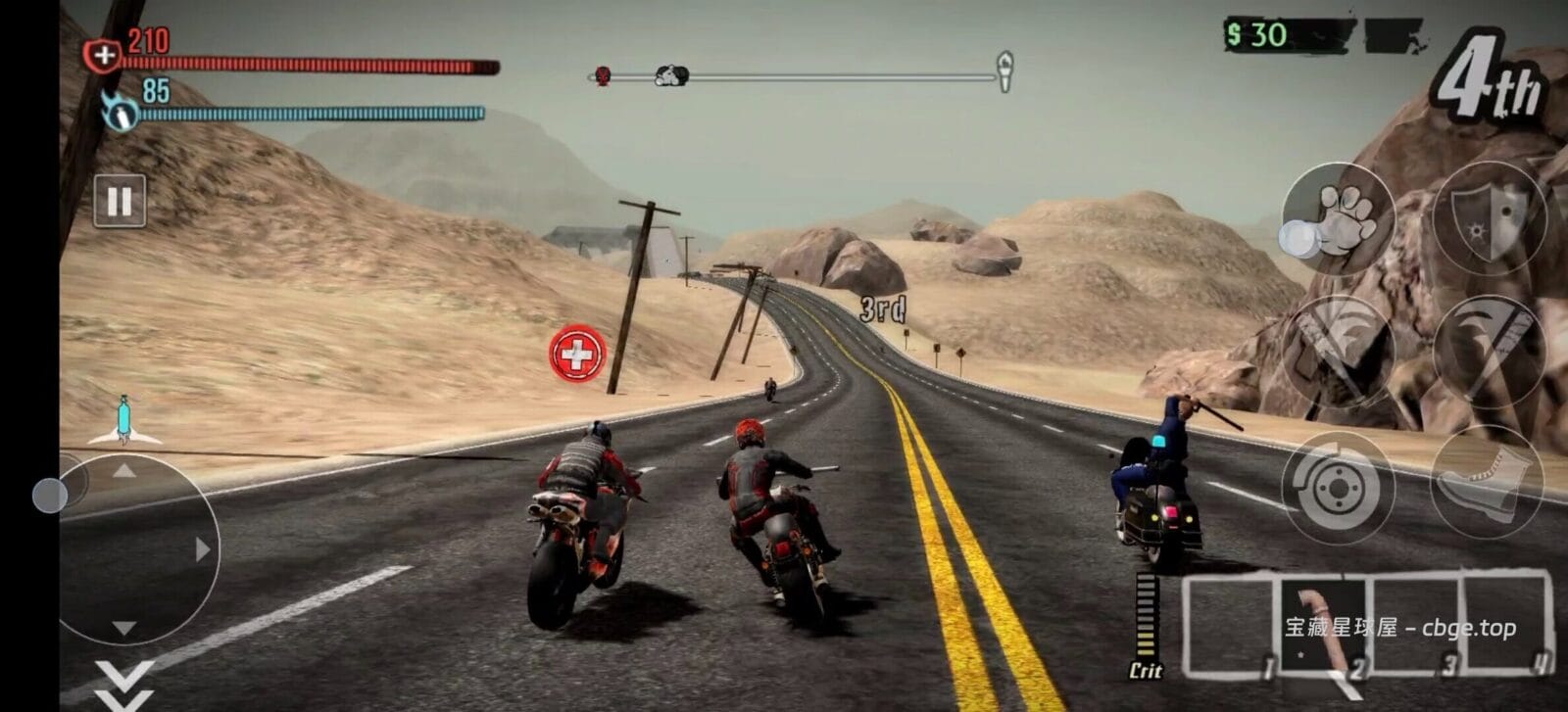Tap the joystick's right arrow

pyautogui.click(x=203, y=549)
